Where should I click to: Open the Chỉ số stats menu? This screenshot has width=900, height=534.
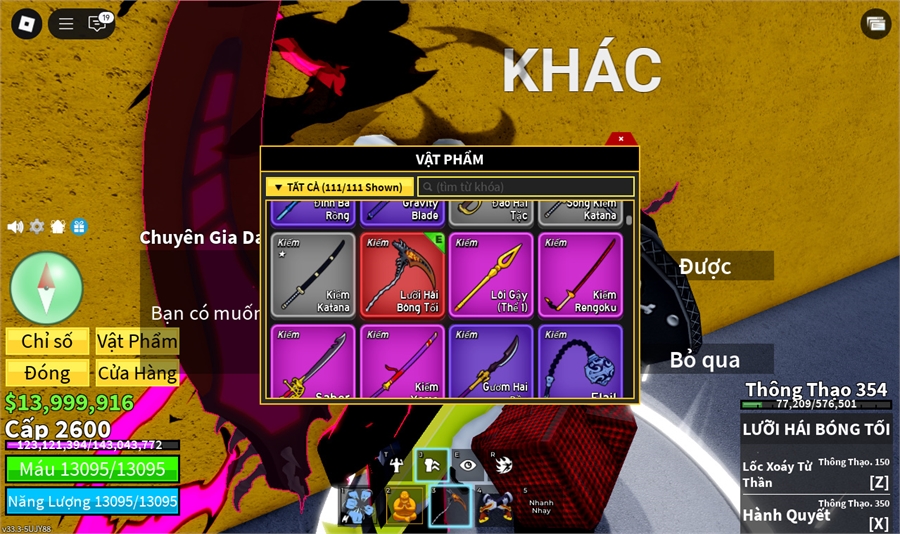tap(47, 341)
